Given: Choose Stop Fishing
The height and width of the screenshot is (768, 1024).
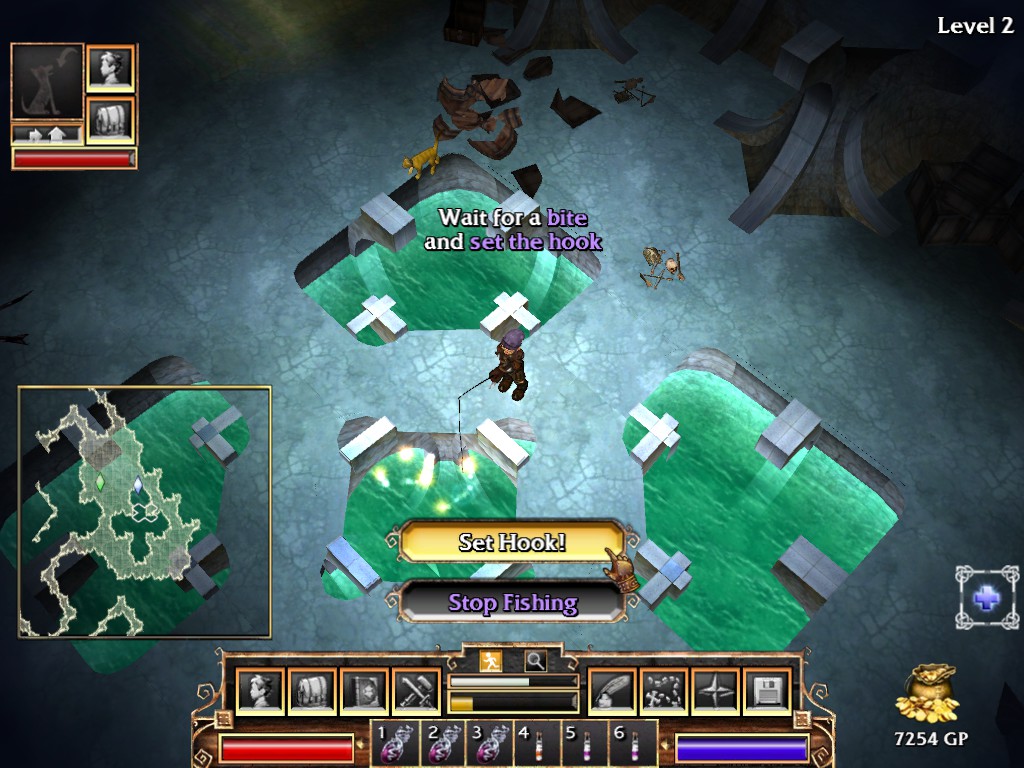Looking at the screenshot, I should point(511,603).
